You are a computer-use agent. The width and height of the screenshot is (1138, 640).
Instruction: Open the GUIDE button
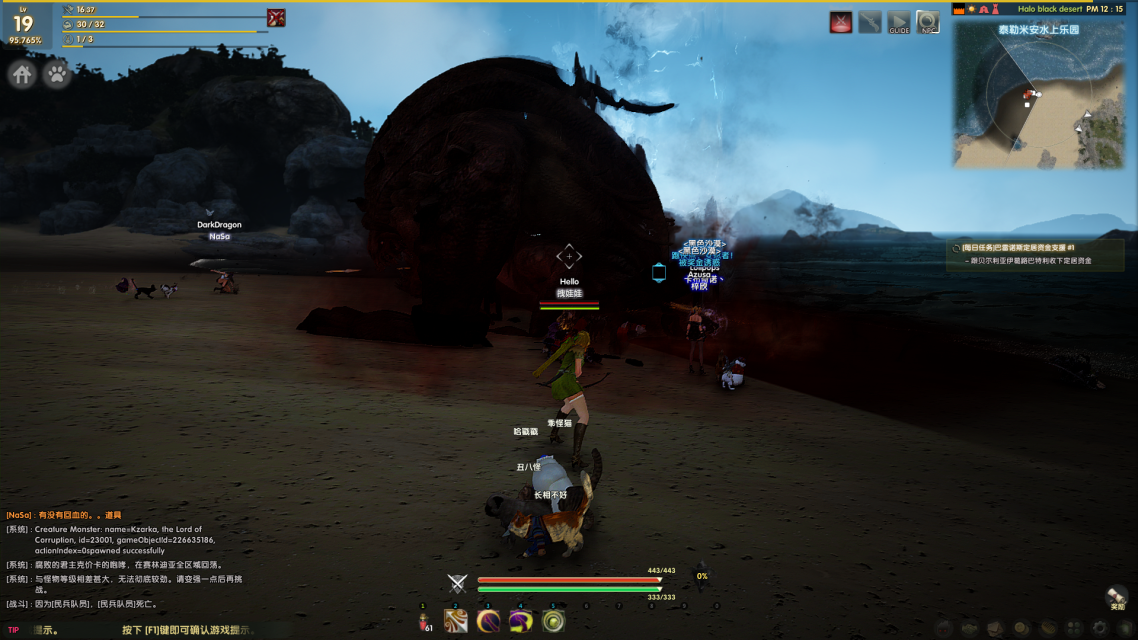pyautogui.click(x=899, y=22)
